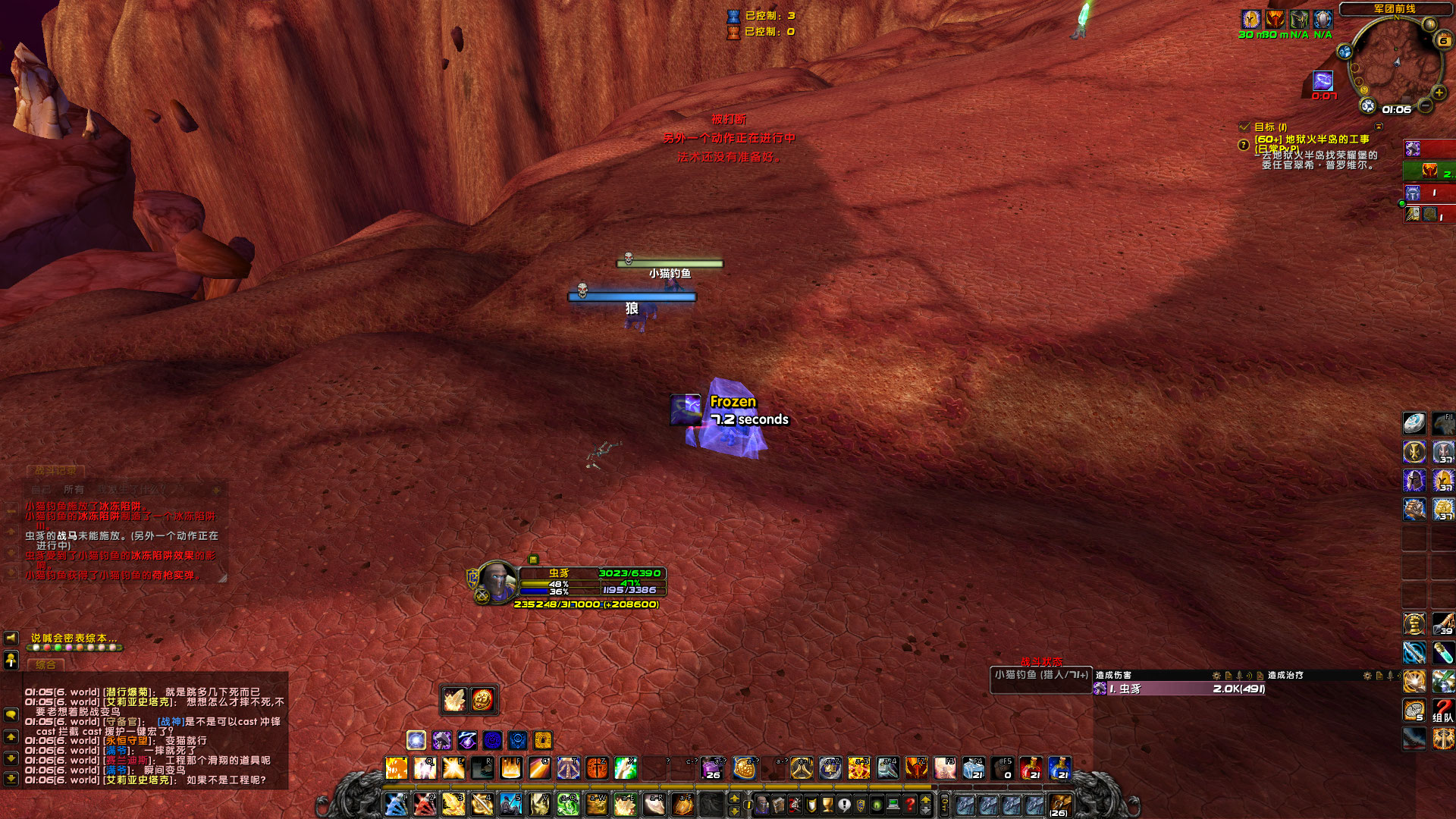Click the red channel color dot in chat

(47, 648)
